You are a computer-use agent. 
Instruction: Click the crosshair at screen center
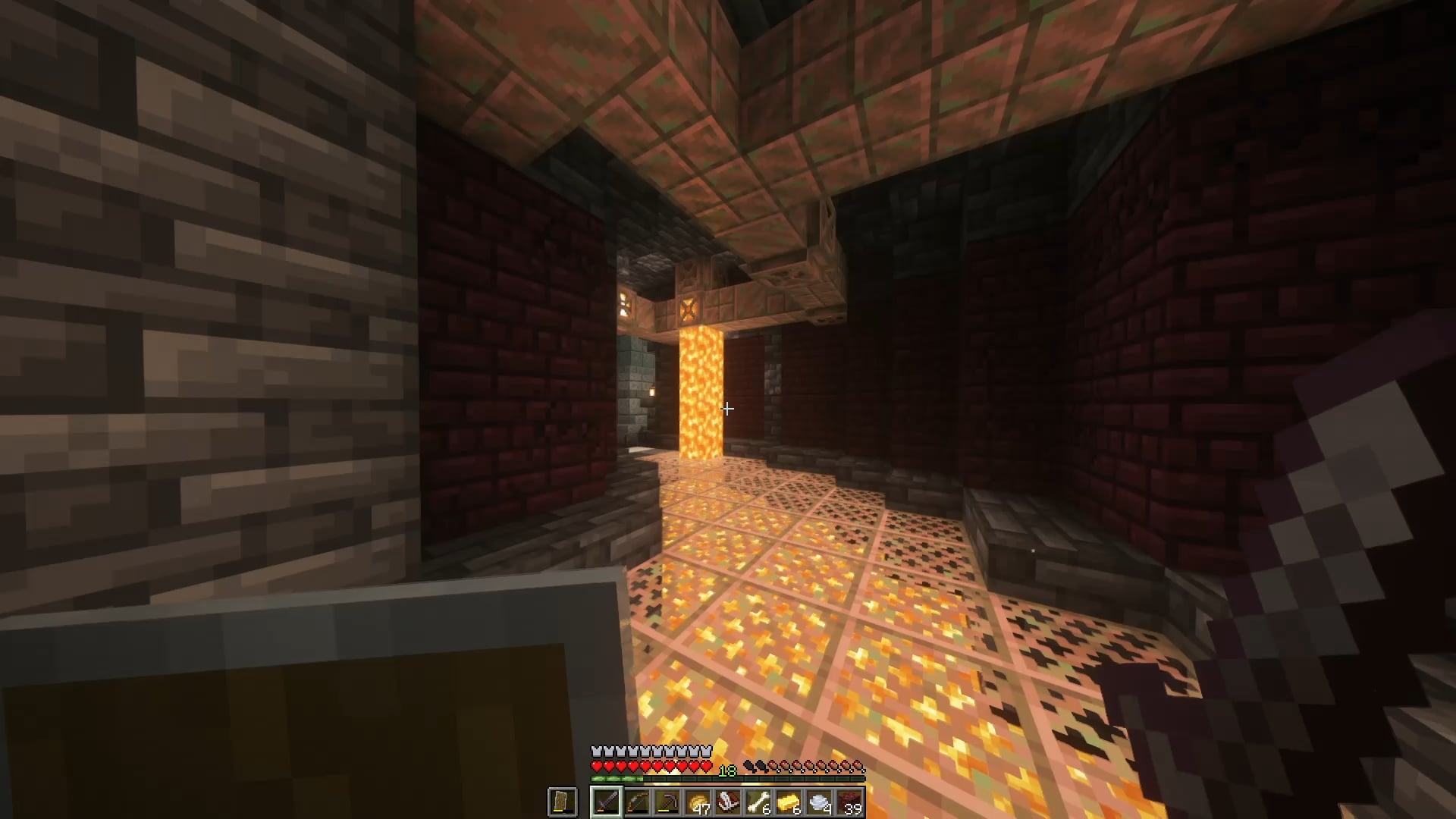[727, 409]
